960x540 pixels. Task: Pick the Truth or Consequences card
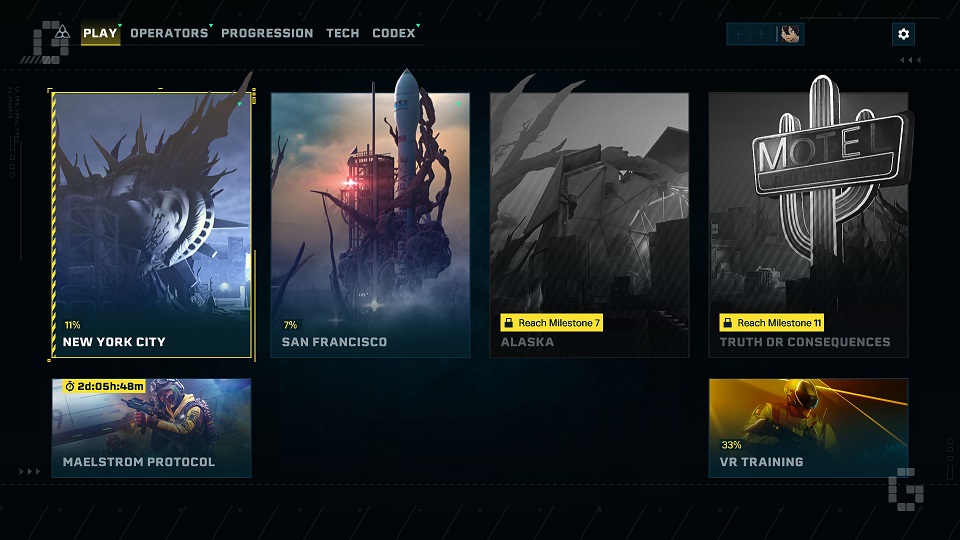coord(808,225)
